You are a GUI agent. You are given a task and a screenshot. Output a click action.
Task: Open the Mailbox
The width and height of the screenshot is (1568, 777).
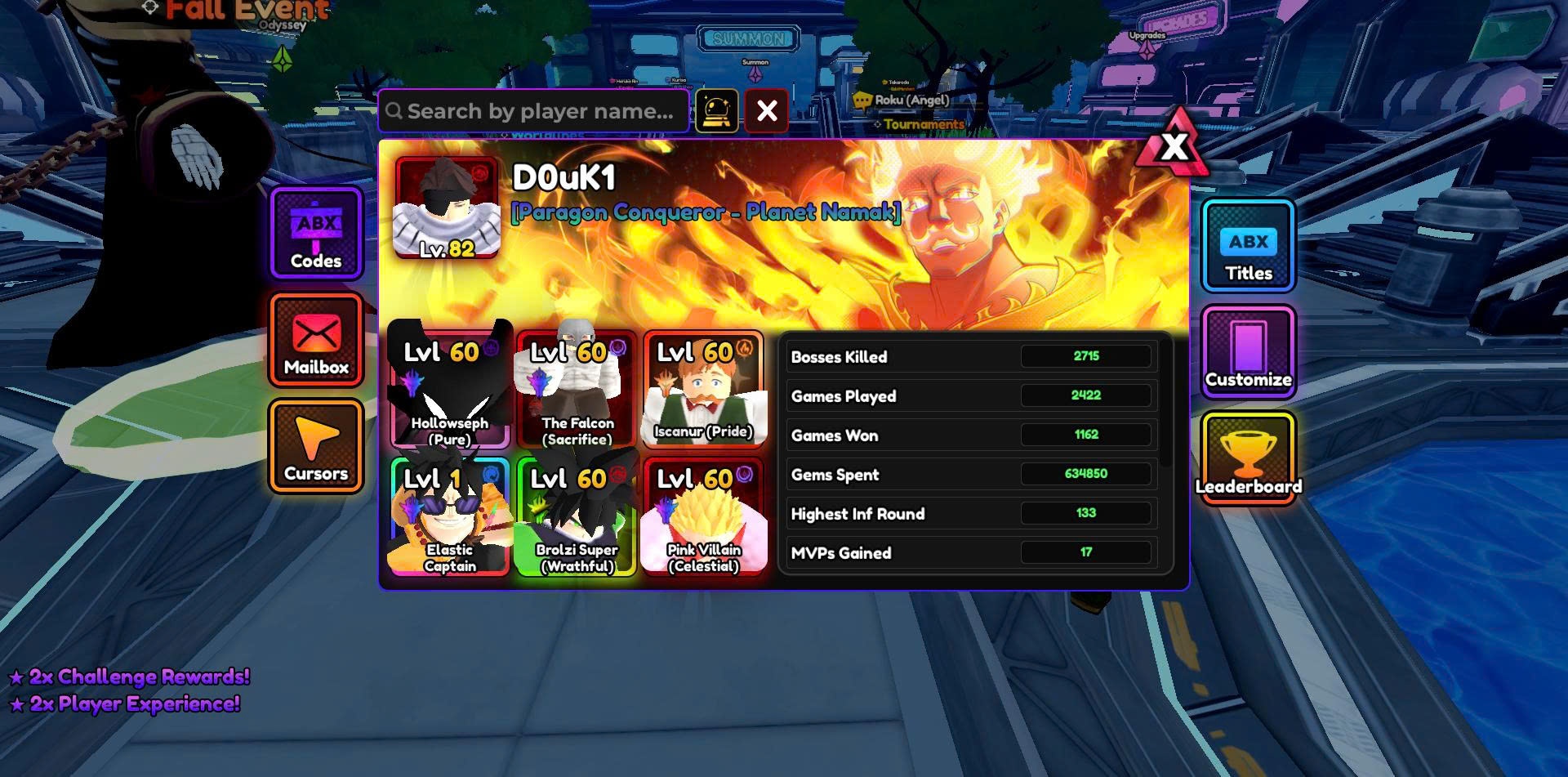[316, 340]
